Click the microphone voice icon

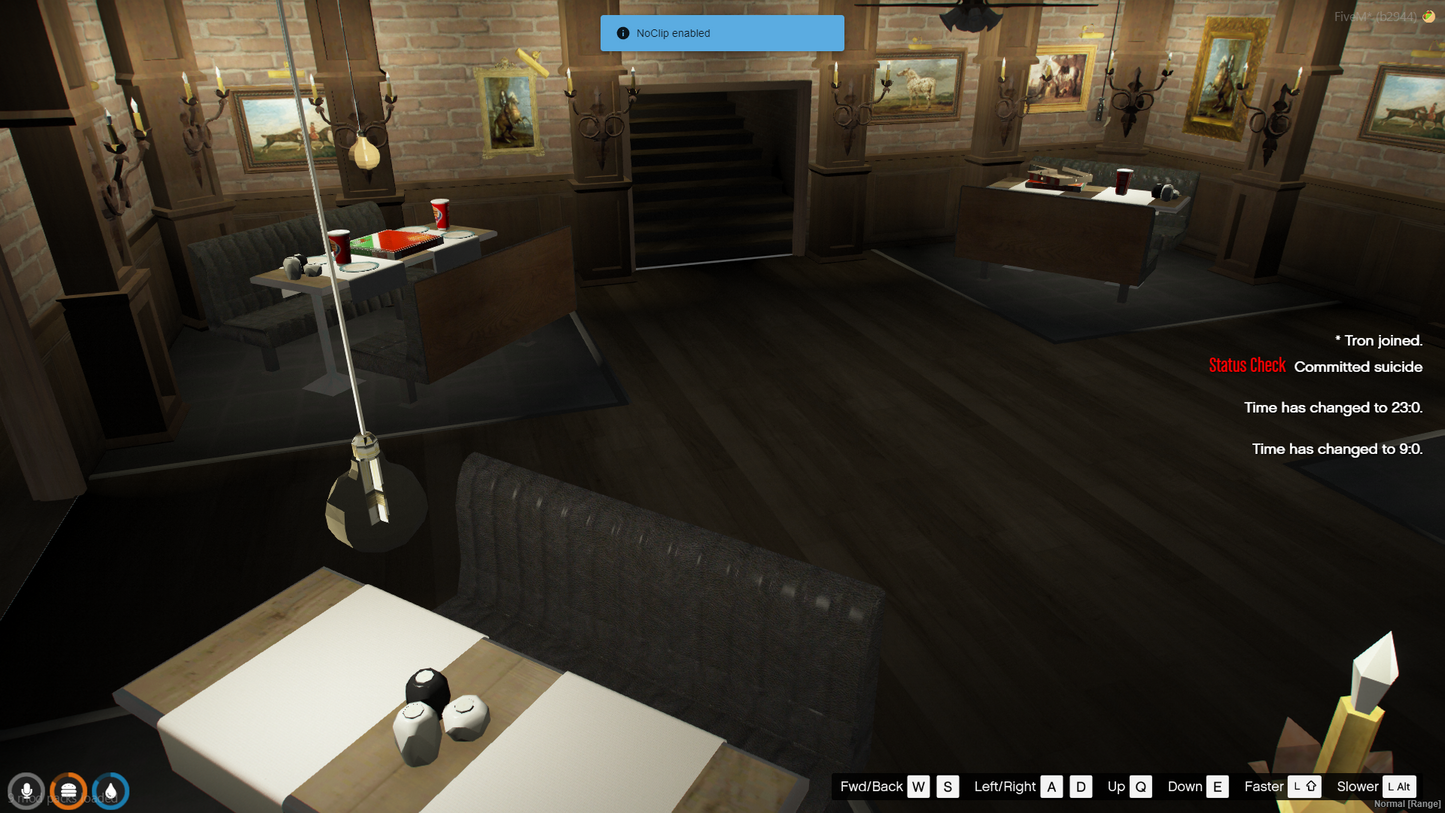pos(26,791)
